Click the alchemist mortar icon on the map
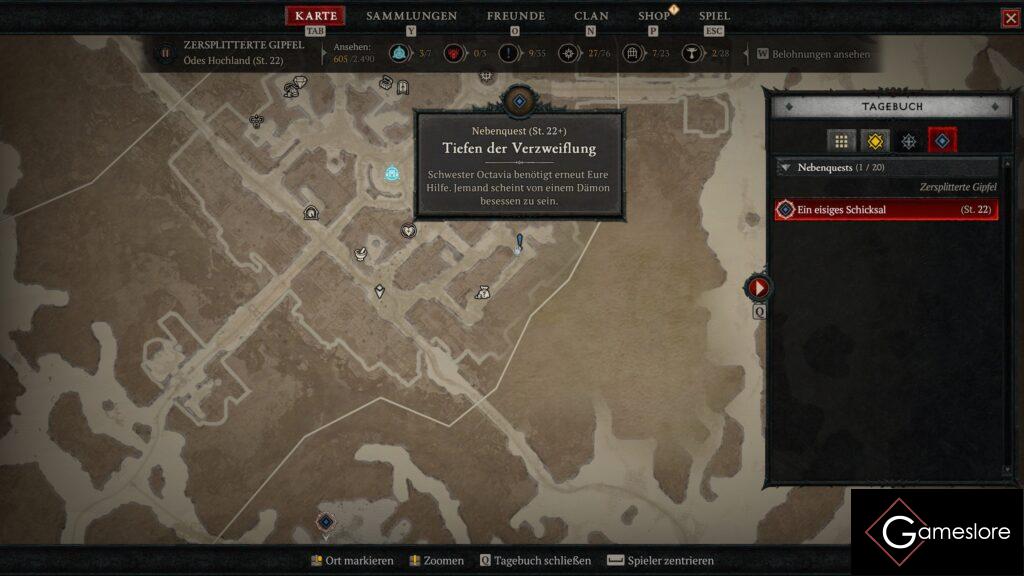 [x=360, y=254]
